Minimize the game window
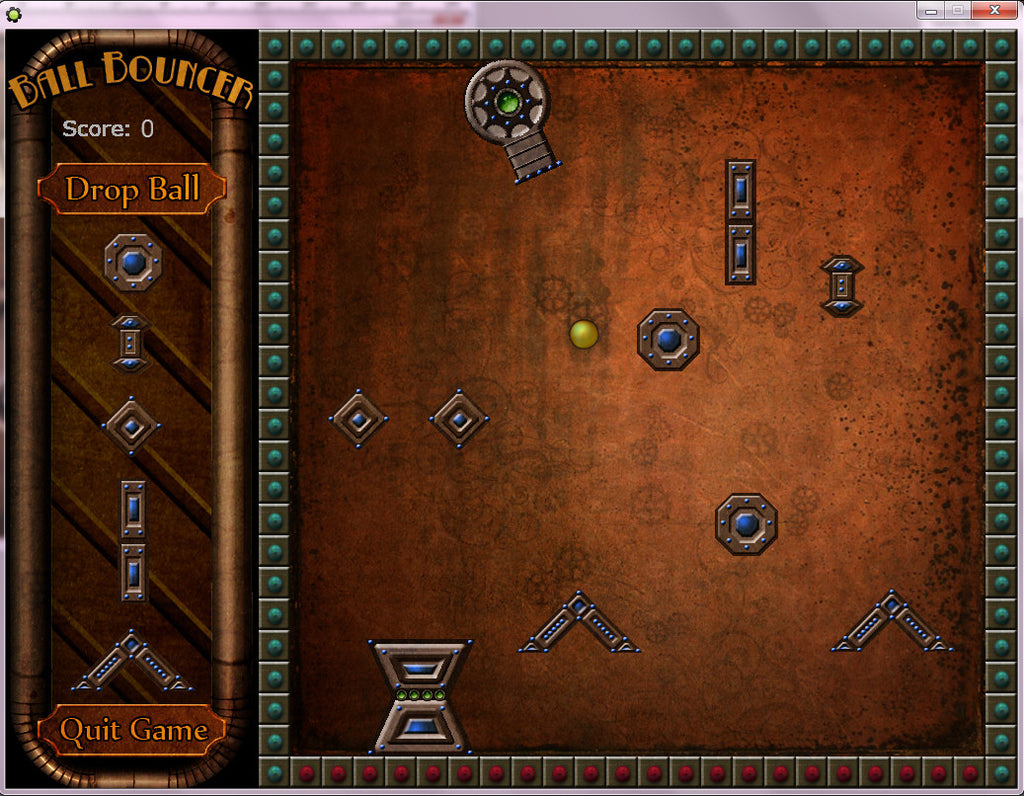This screenshot has height=796, width=1024. point(931,10)
